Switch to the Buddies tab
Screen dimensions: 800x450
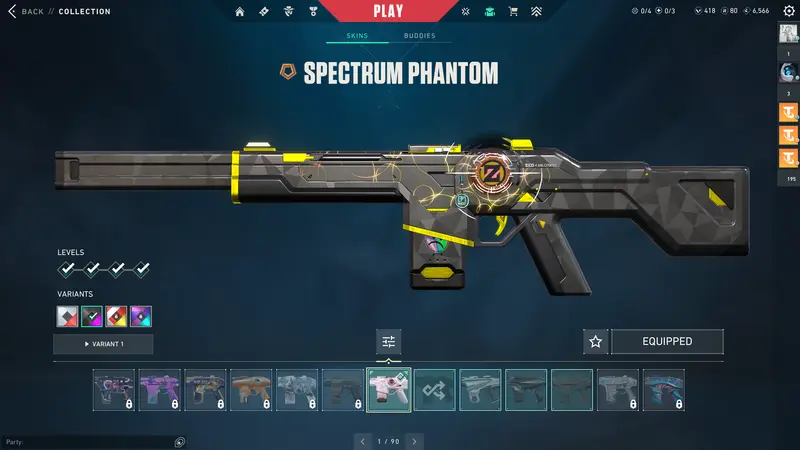click(x=419, y=36)
